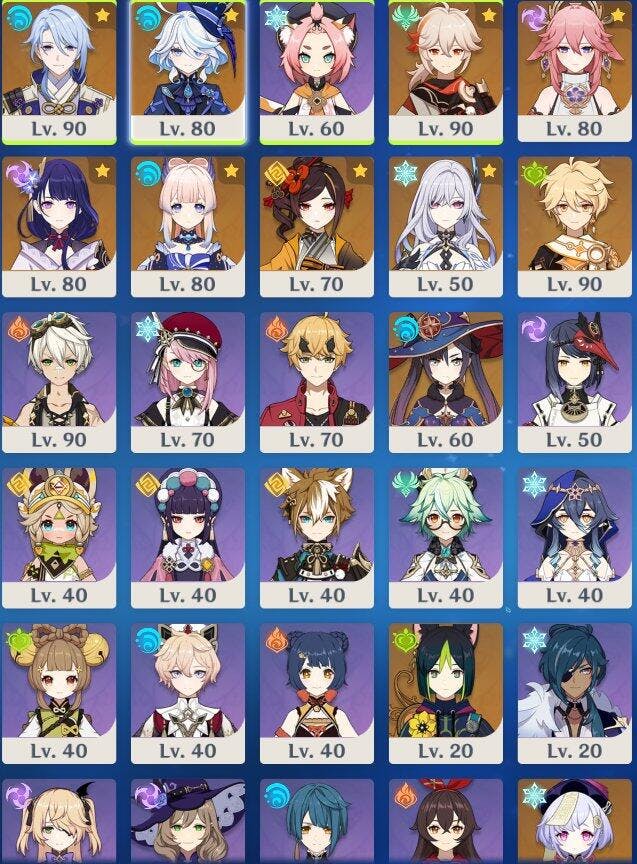Select the Raiden Shogun portrait

tap(58, 216)
